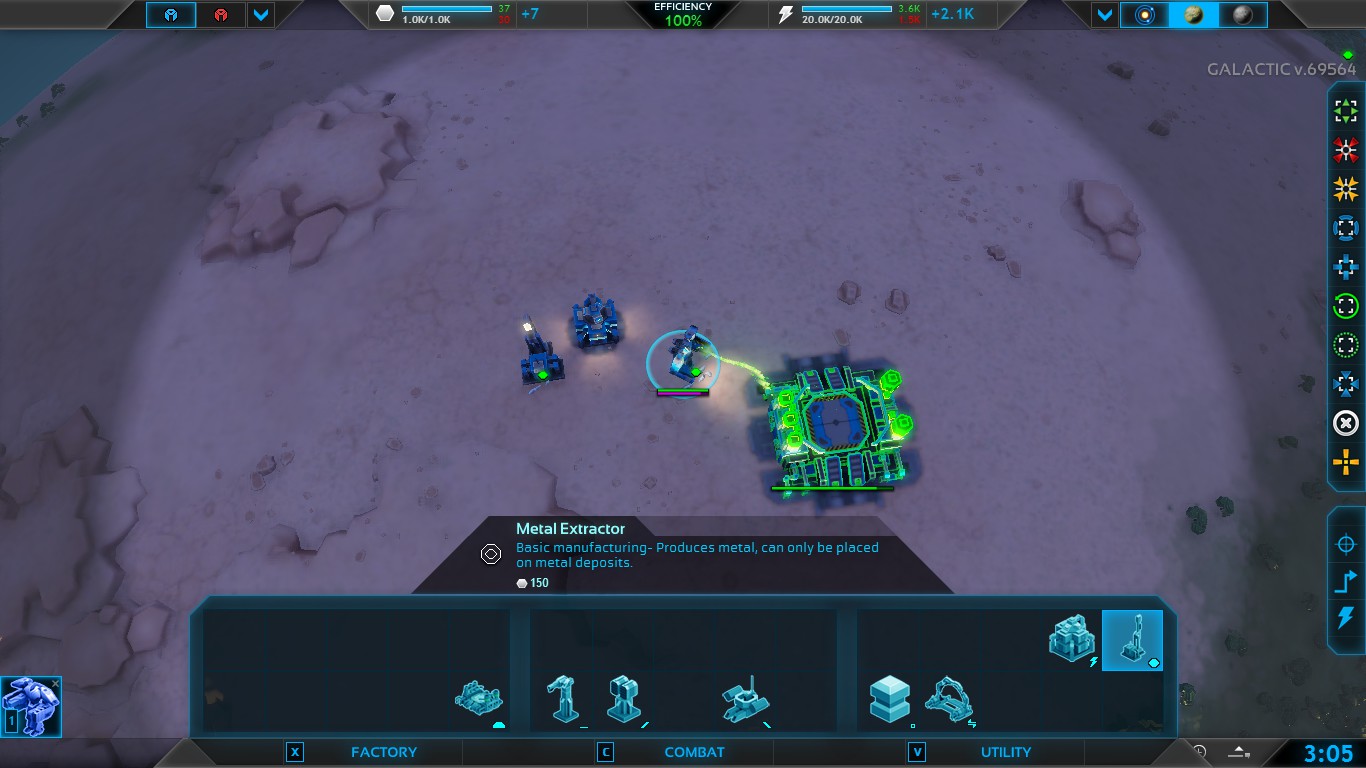Switch to the Factory build tab

pos(383,752)
